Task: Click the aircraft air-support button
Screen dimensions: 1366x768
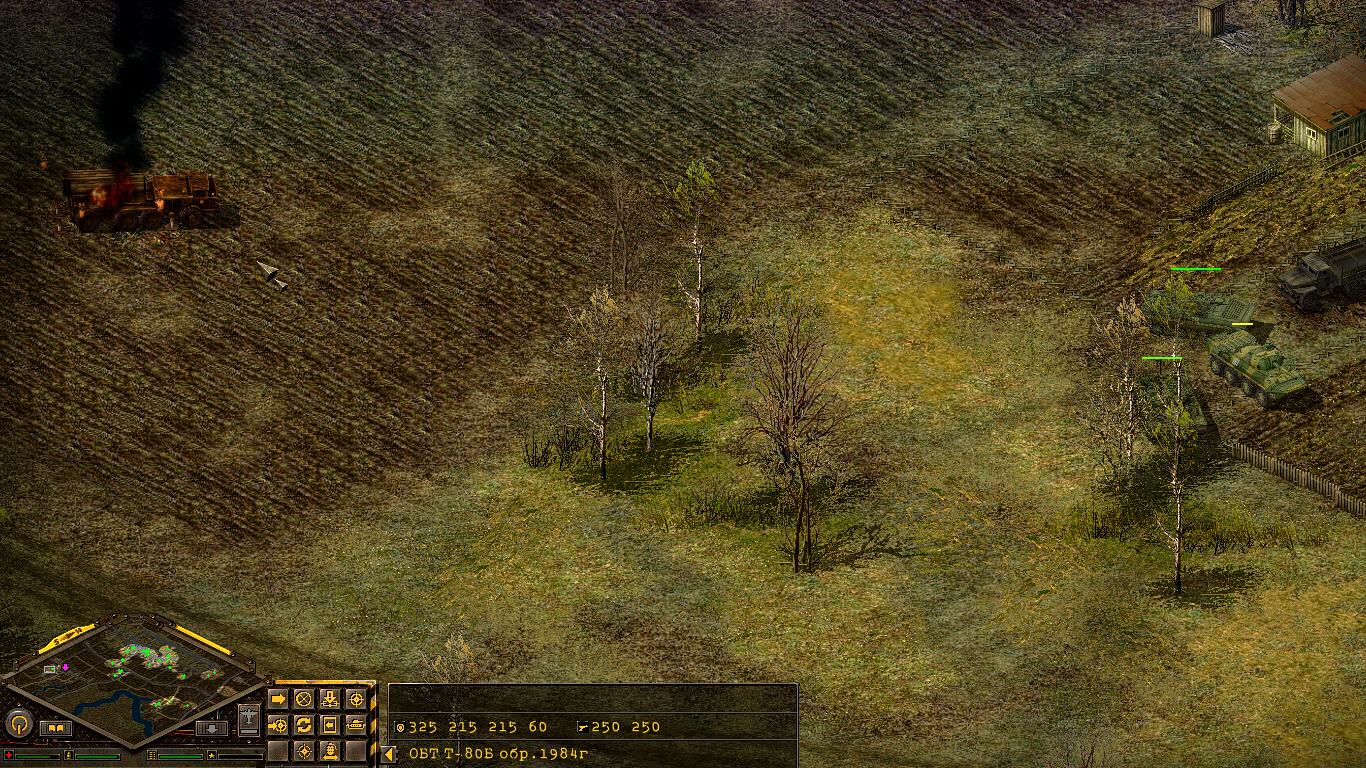Action: 250,718
